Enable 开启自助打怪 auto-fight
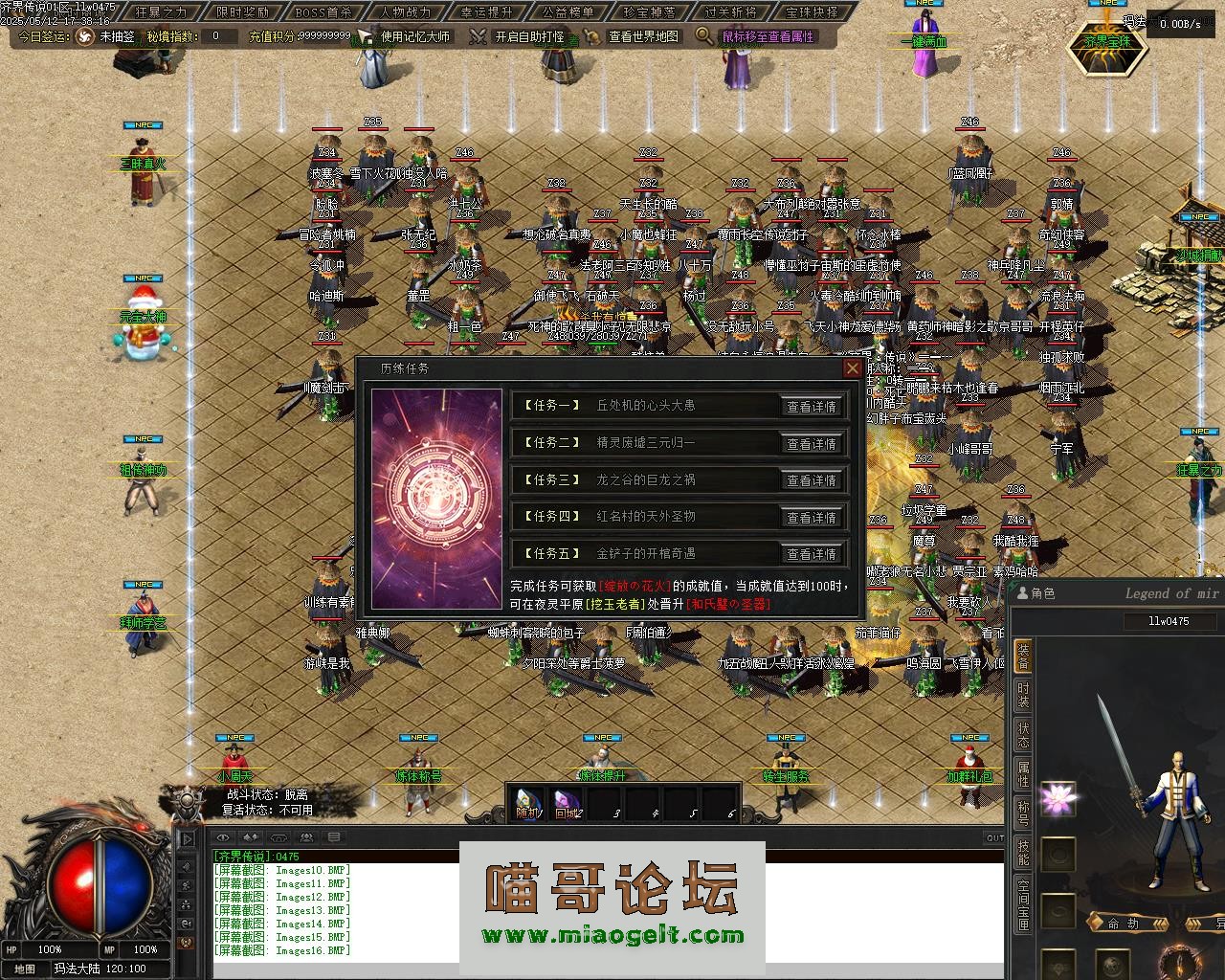This screenshot has width=1225, height=980. click(x=518, y=36)
